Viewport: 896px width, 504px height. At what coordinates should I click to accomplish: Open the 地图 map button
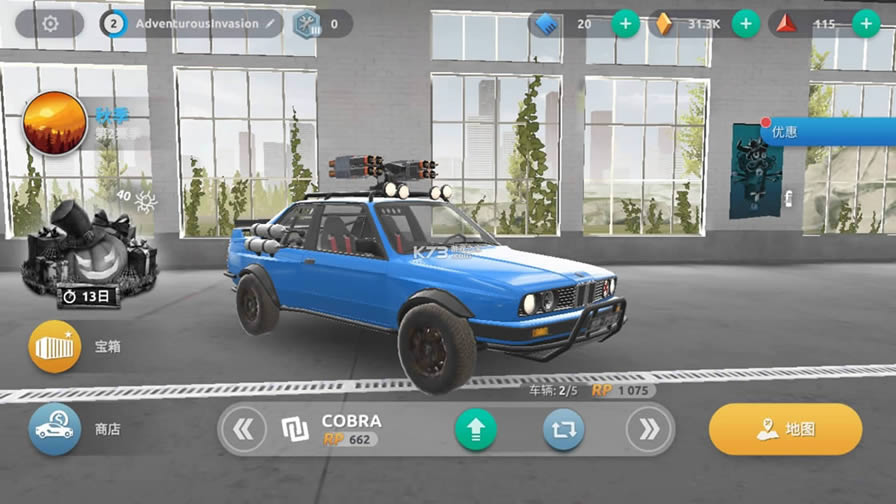coord(785,429)
